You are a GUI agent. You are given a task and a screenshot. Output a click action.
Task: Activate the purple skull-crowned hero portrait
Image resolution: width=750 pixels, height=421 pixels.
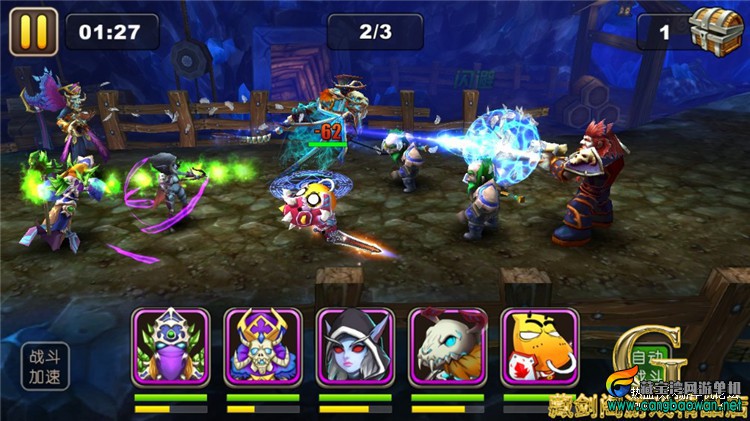263,346
